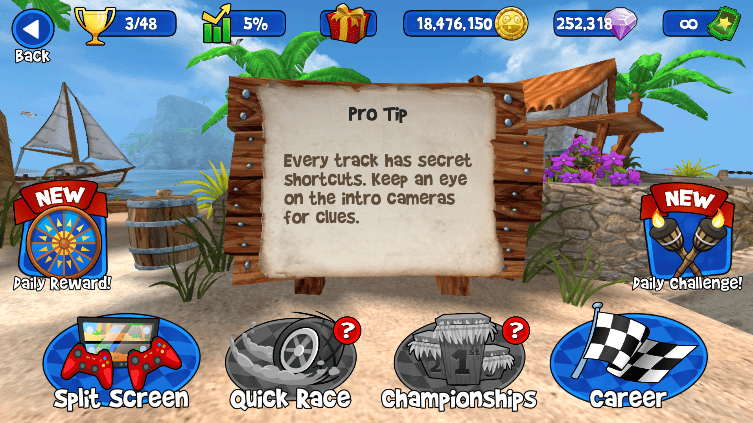Go back using the Back arrow

click(x=32, y=30)
